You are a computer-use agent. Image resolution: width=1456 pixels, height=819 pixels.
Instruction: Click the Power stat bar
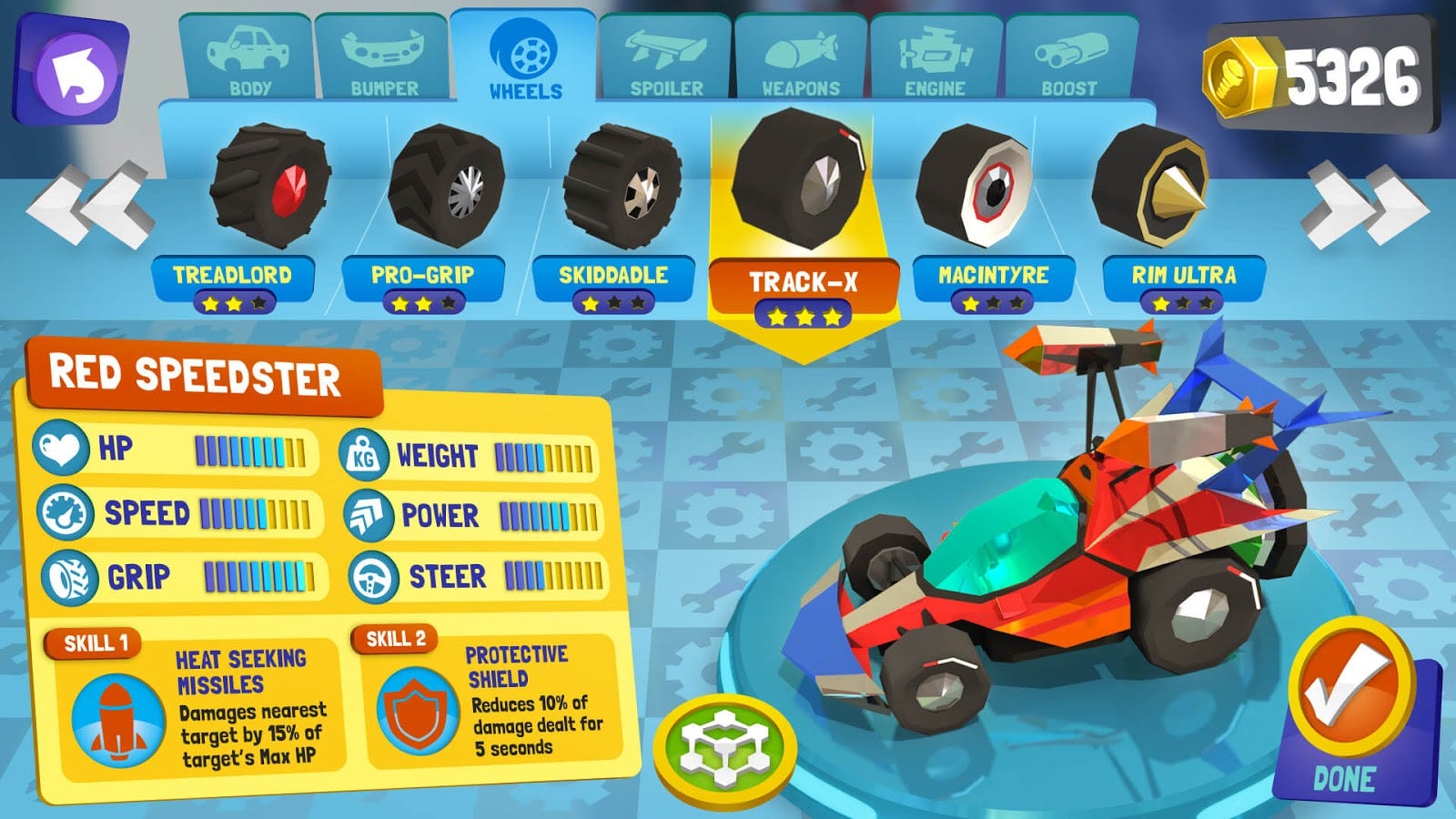click(546, 514)
